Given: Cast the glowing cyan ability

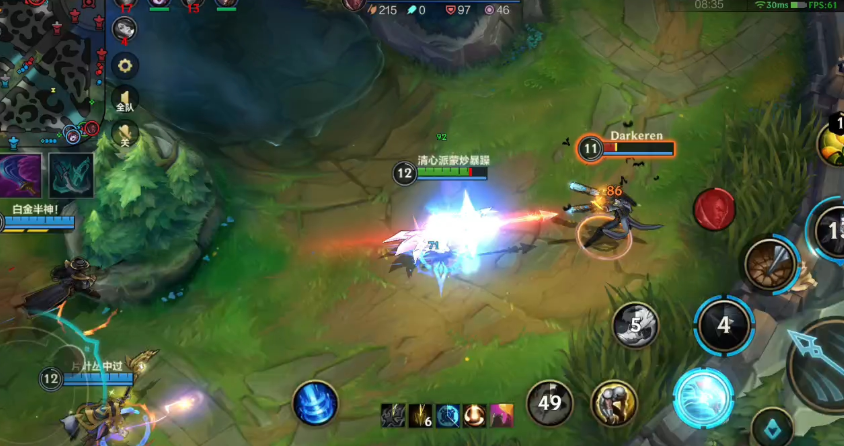Looking at the screenshot, I should (703, 398).
